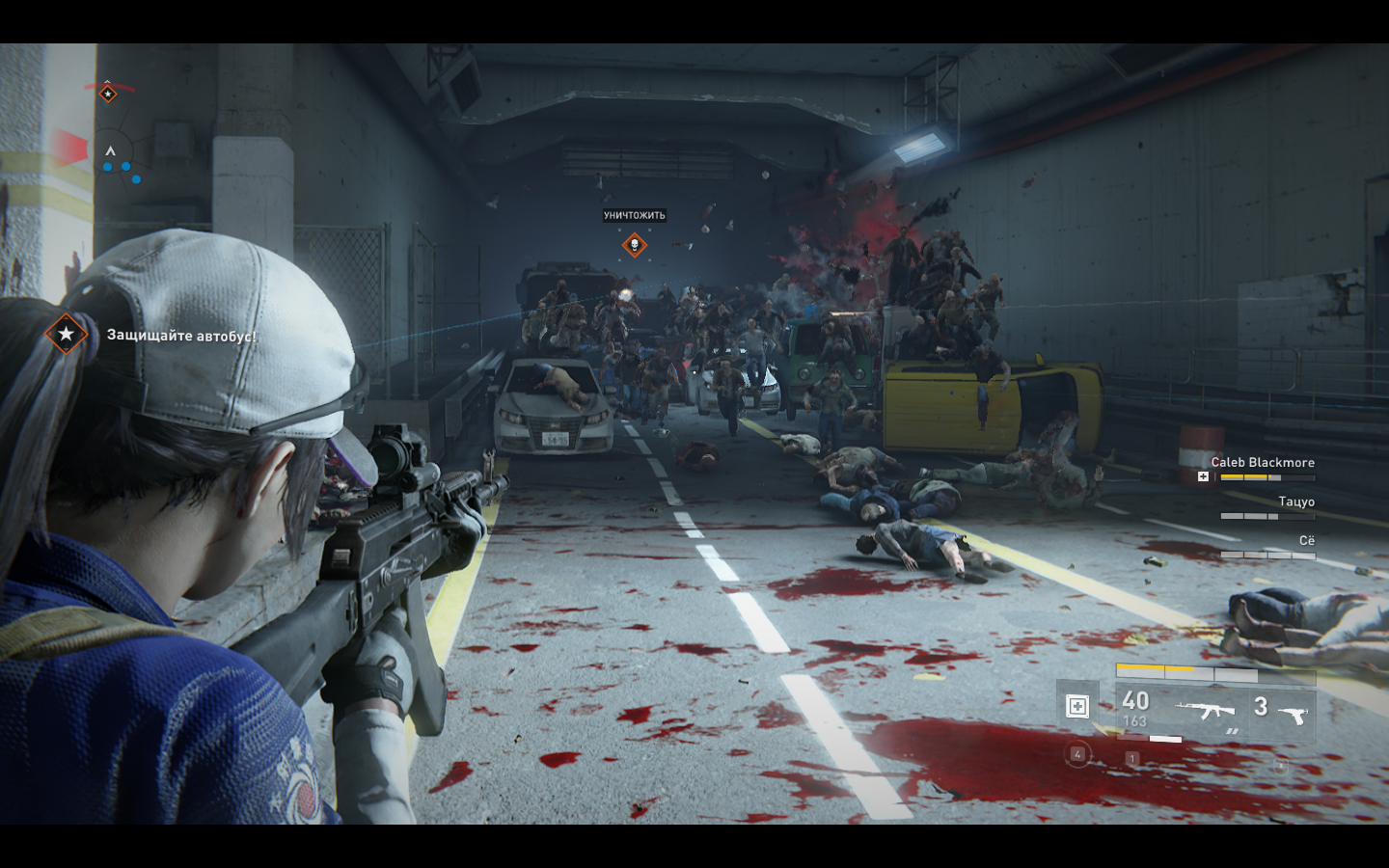Select the star objective marker above the radar
The height and width of the screenshot is (868, 1389).
point(108,94)
